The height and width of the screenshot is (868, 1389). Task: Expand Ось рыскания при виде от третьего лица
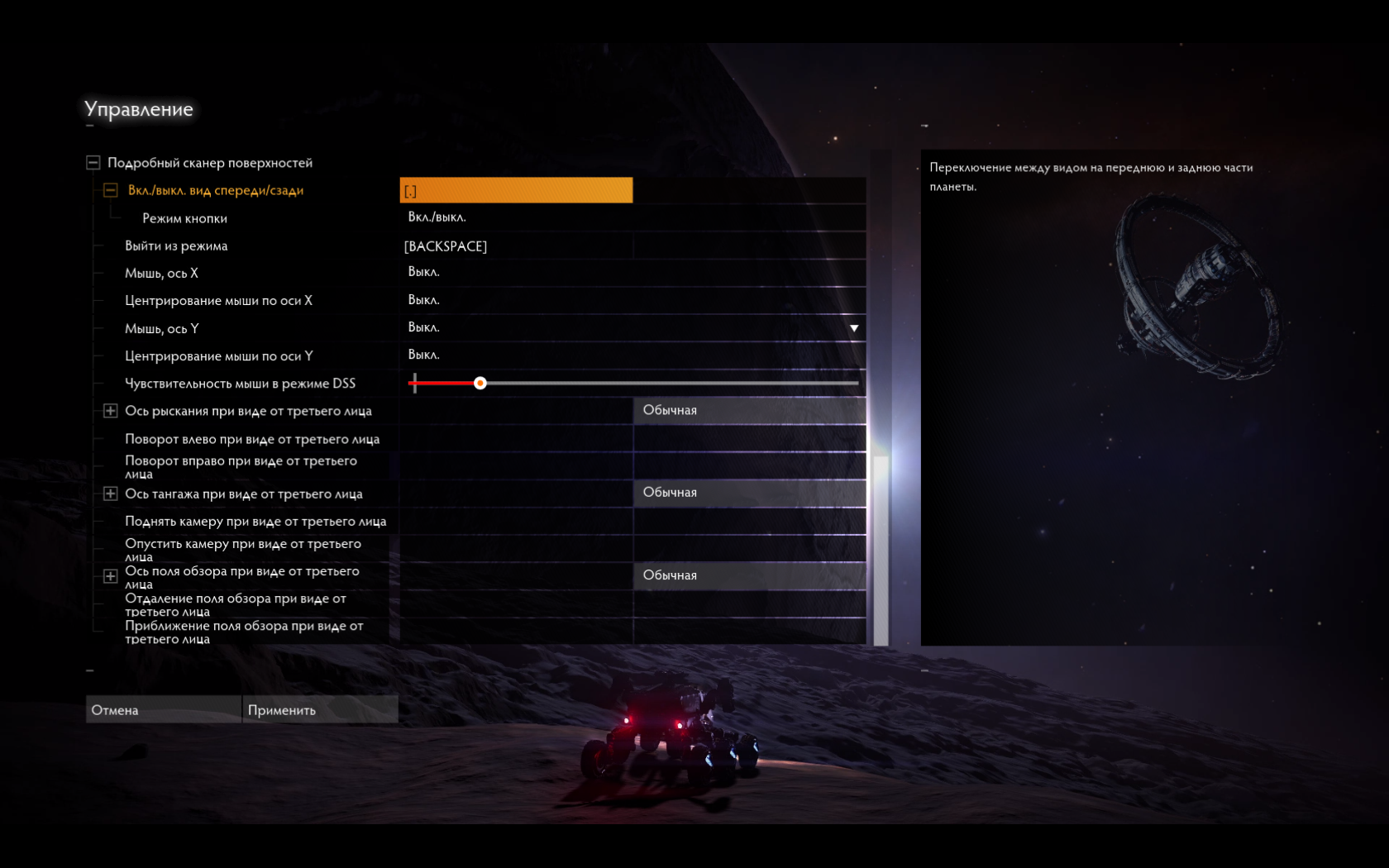110,411
